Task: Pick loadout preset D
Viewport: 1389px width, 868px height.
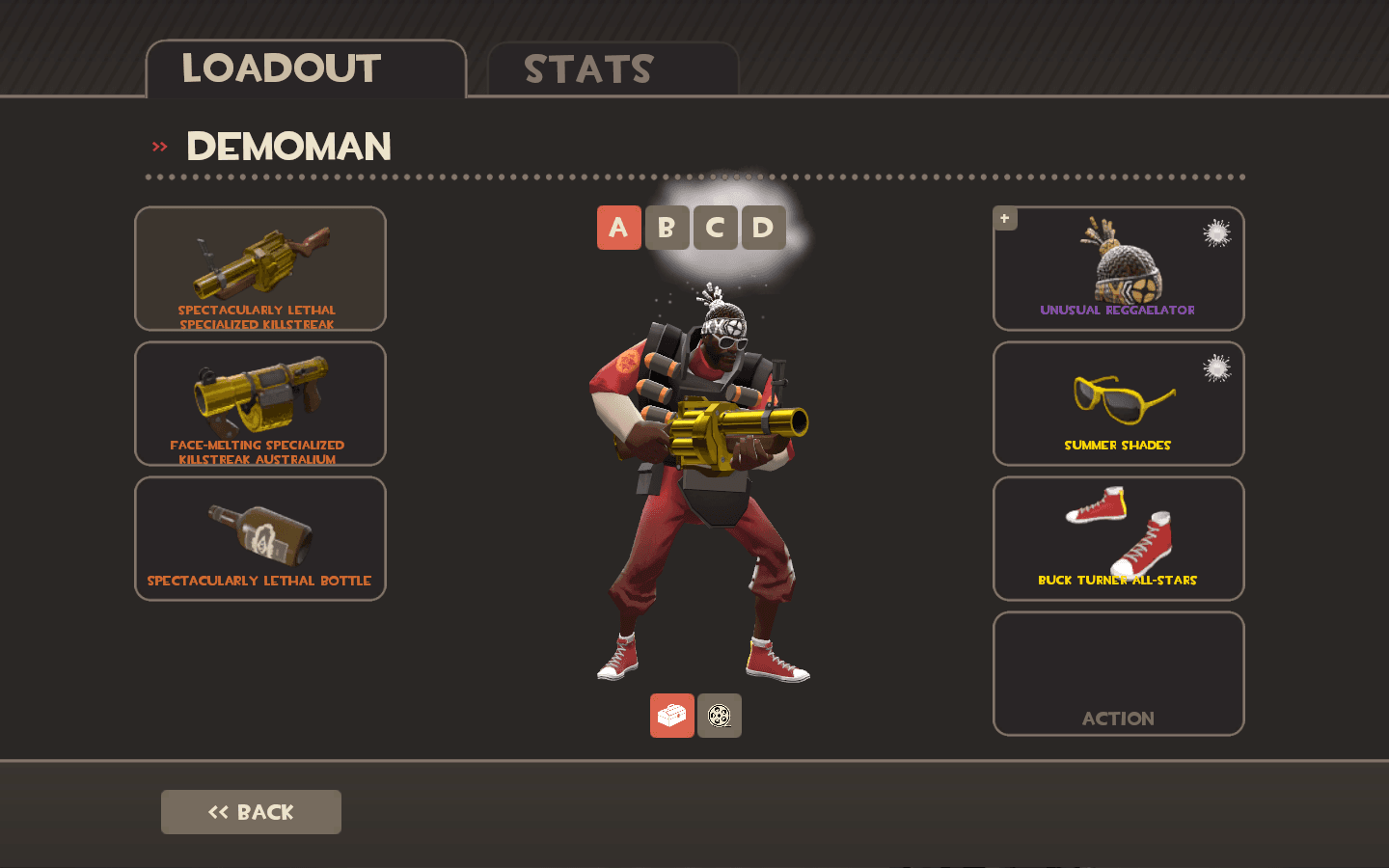Action: tap(763, 228)
